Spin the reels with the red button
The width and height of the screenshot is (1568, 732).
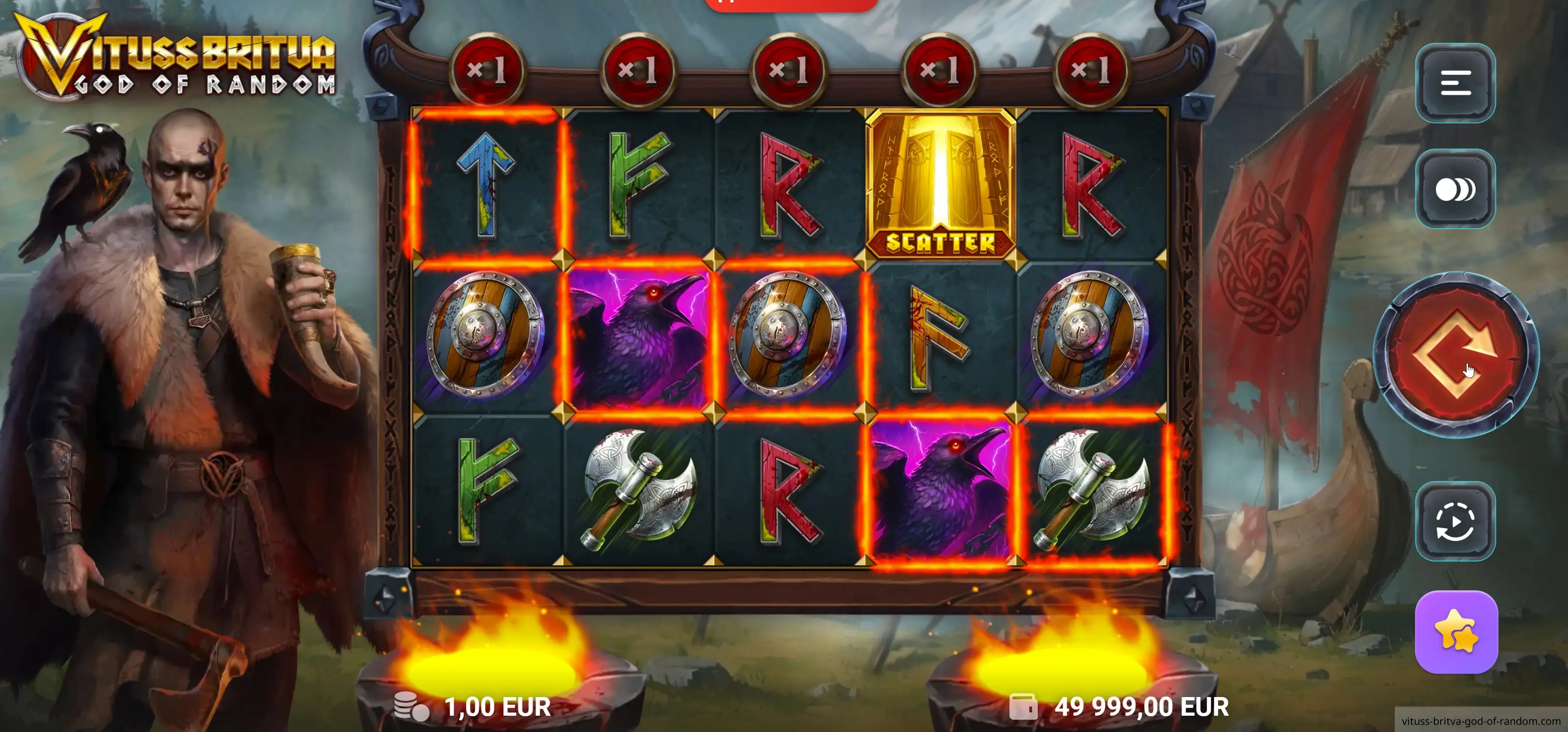pos(1456,354)
